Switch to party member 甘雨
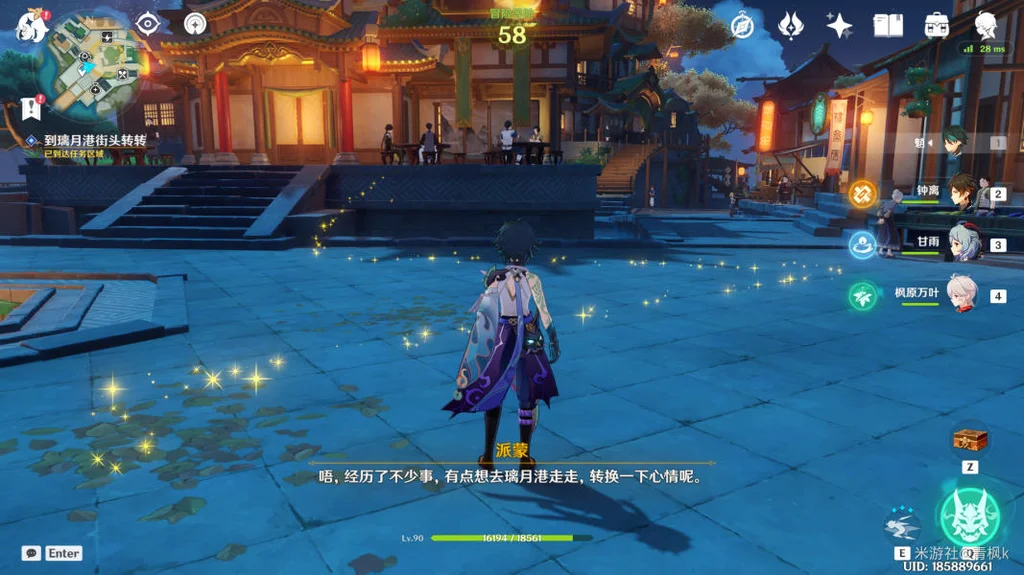This screenshot has width=1024, height=575. tap(963, 243)
